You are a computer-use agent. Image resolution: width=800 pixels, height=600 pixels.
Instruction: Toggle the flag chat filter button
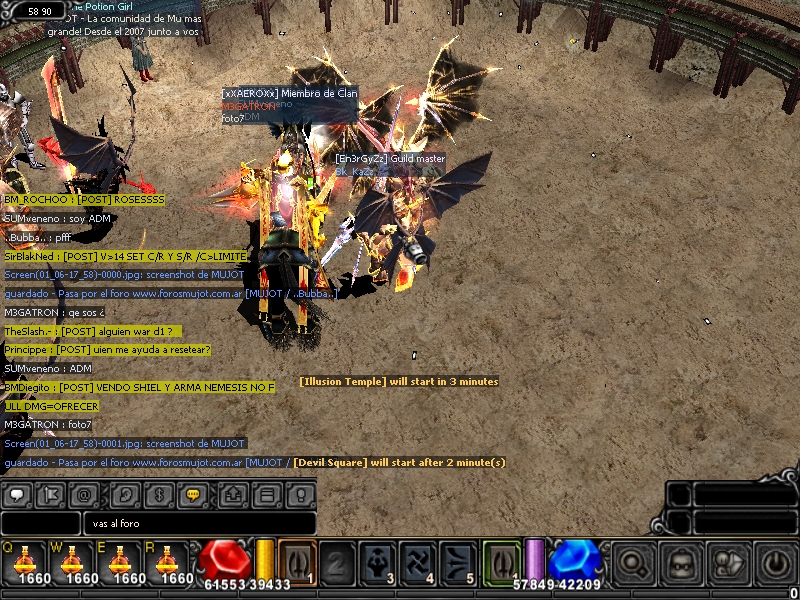tap(50, 494)
